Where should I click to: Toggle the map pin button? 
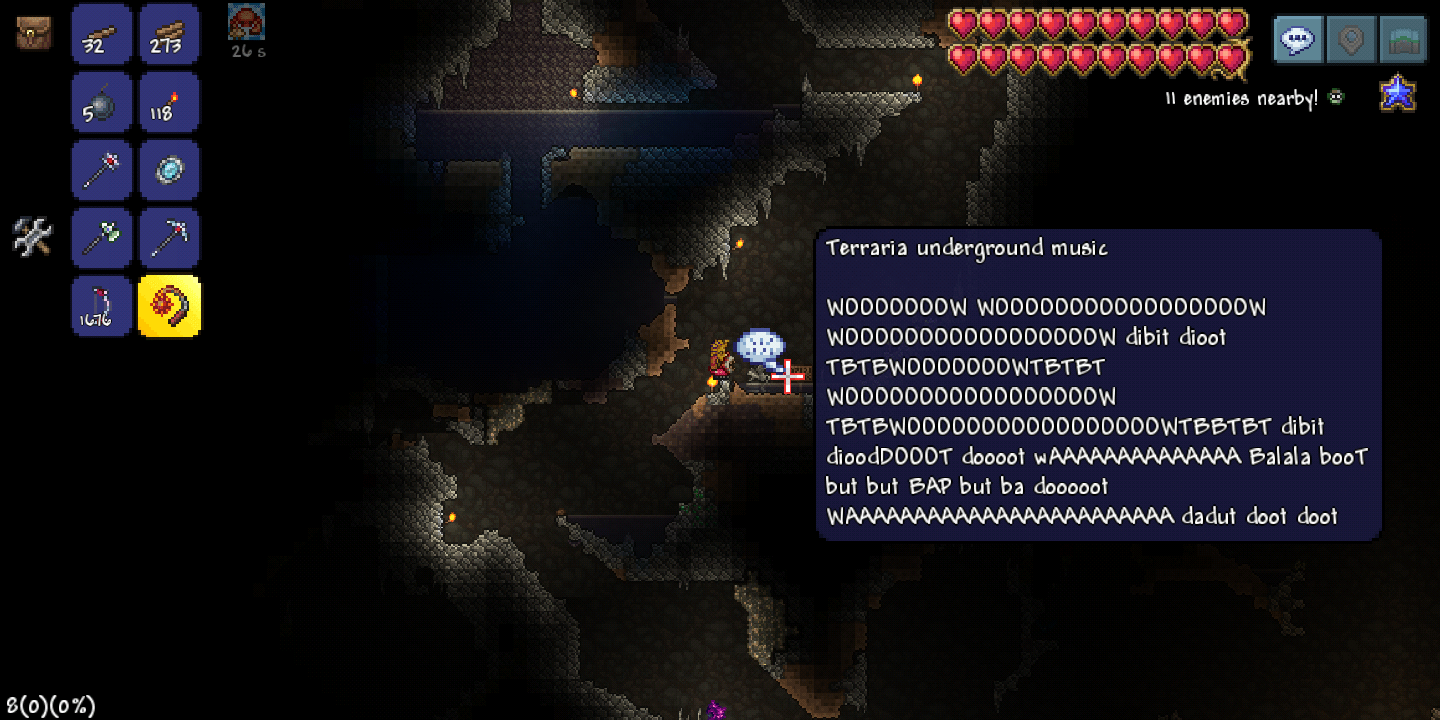point(1351,40)
